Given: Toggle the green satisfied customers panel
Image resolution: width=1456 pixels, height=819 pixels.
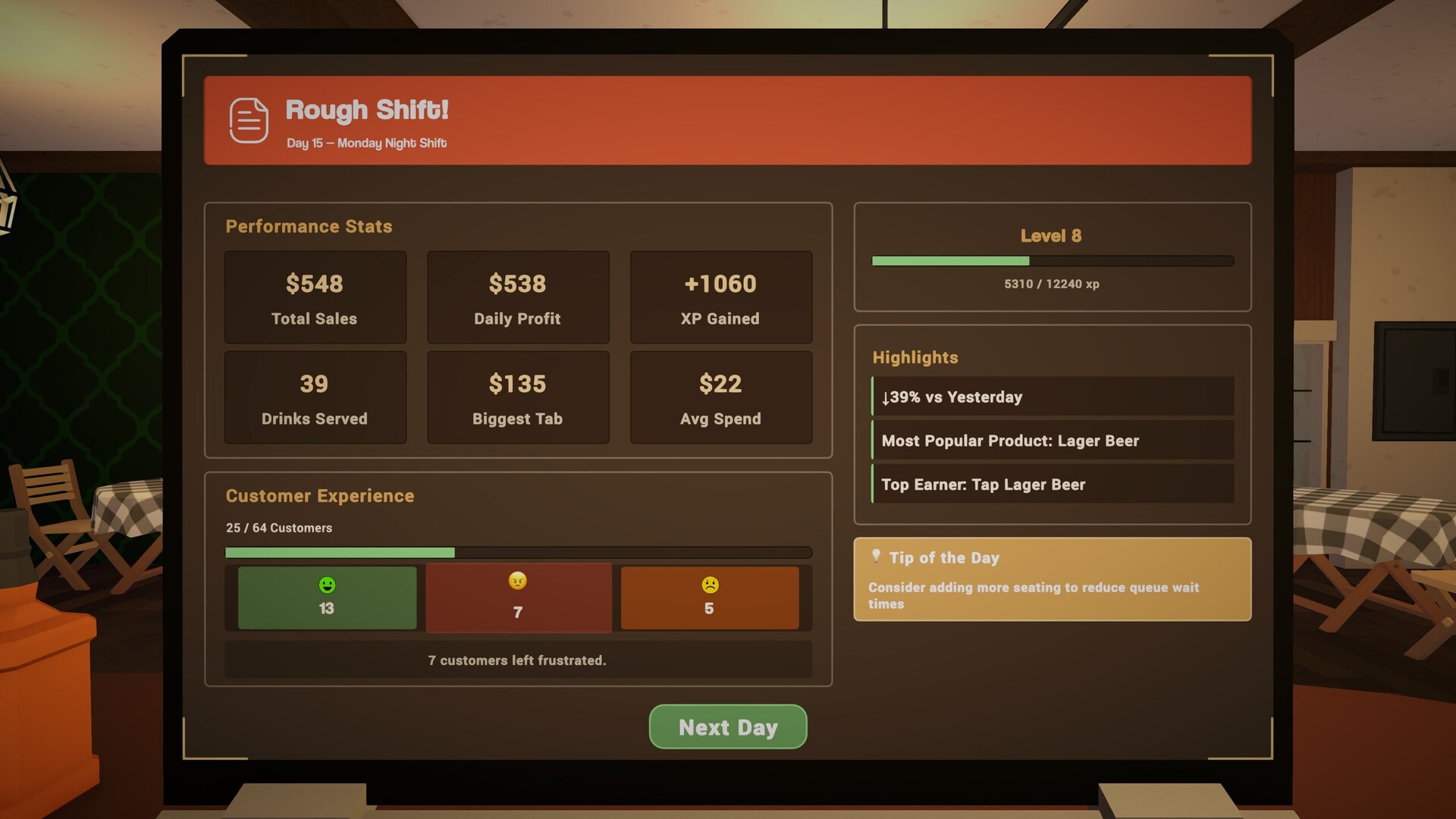Looking at the screenshot, I should pos(326,597).
